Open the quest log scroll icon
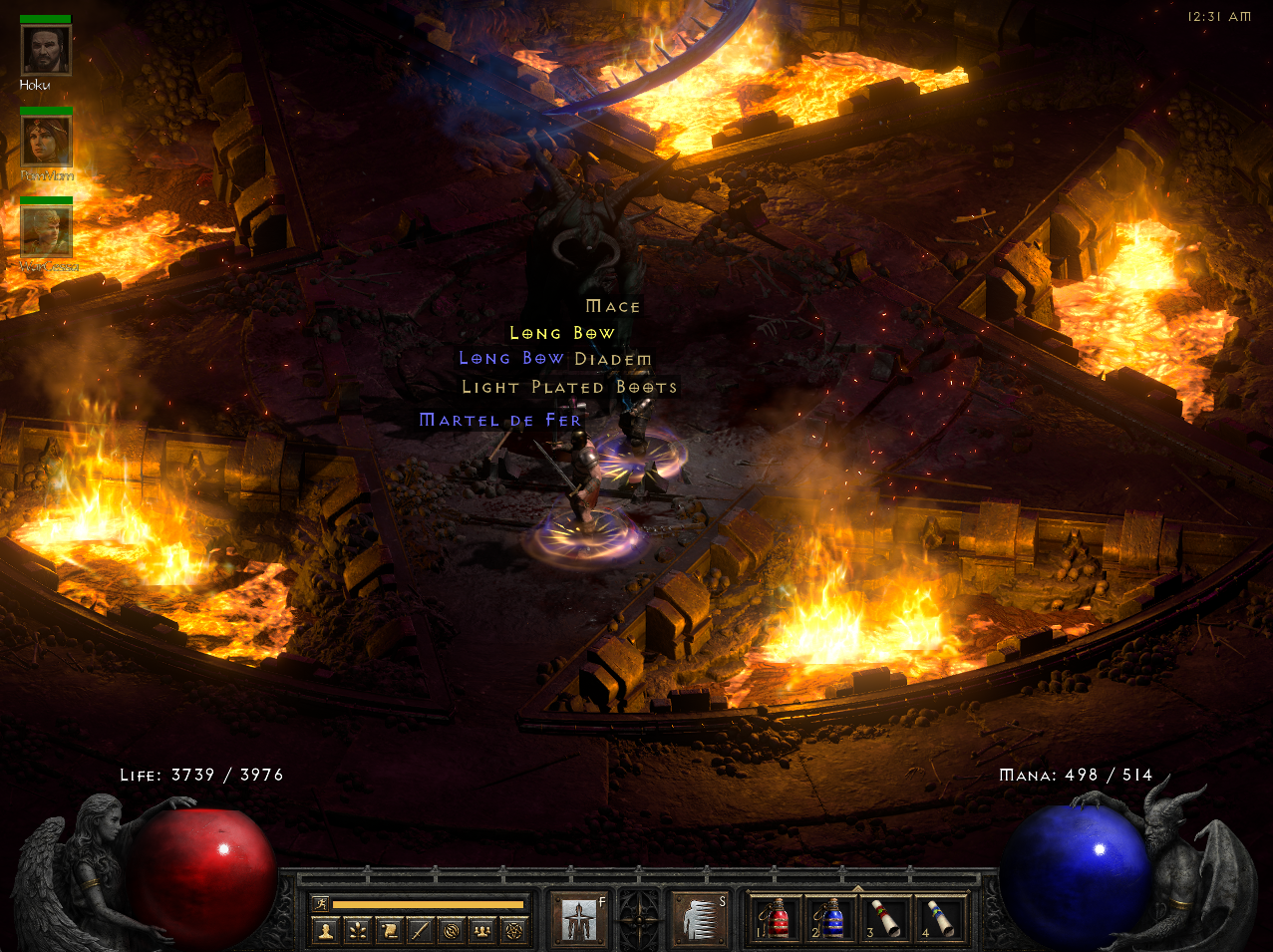 (389, 931)
